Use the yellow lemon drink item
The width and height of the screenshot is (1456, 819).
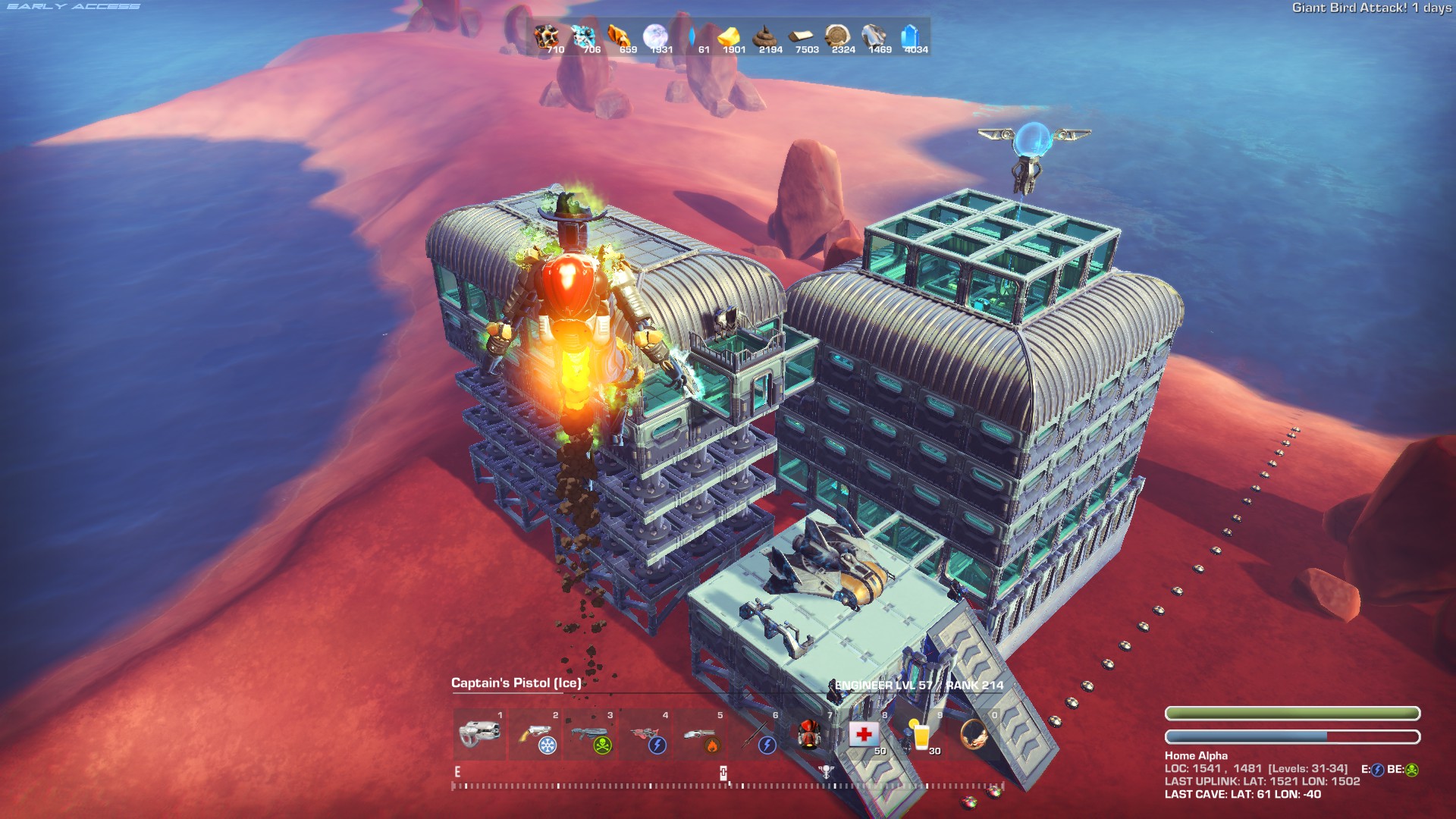(920, 734)
